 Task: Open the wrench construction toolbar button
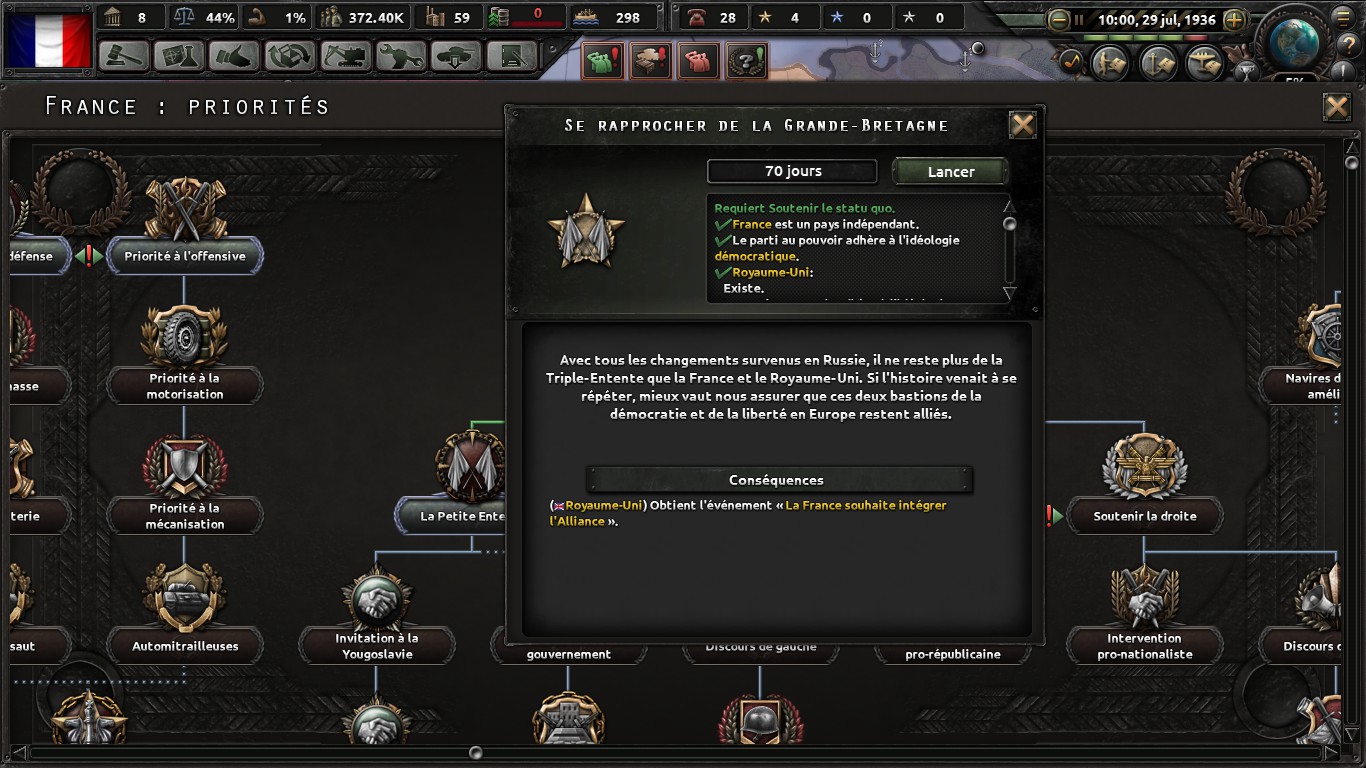pos(401,56)
